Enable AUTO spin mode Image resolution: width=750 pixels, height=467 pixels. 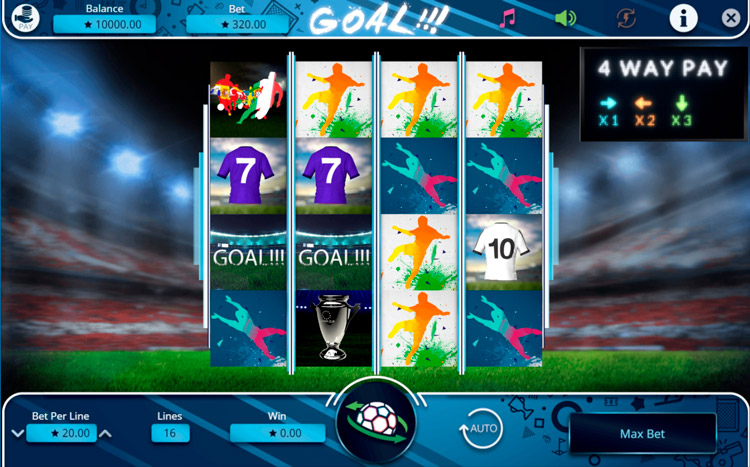481,431
